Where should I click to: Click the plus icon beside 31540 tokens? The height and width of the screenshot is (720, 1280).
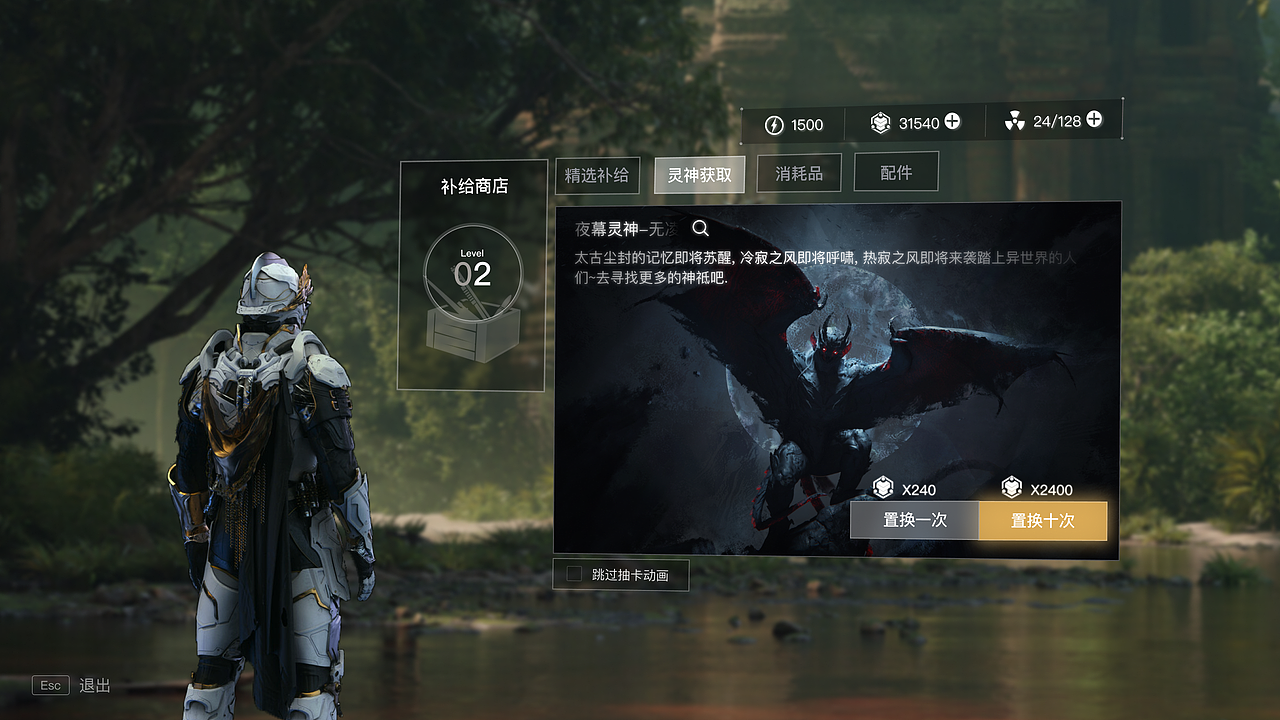pyautogui.click(x=953, y=123)
